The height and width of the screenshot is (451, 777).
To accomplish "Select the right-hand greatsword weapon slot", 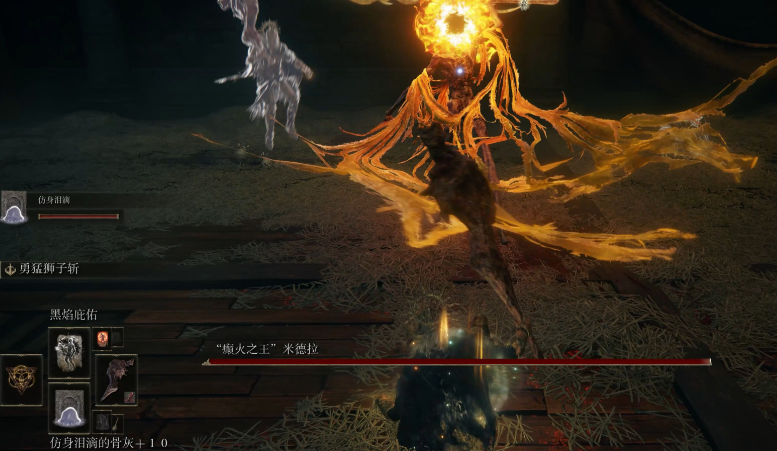I will click(x=115, y=378).
